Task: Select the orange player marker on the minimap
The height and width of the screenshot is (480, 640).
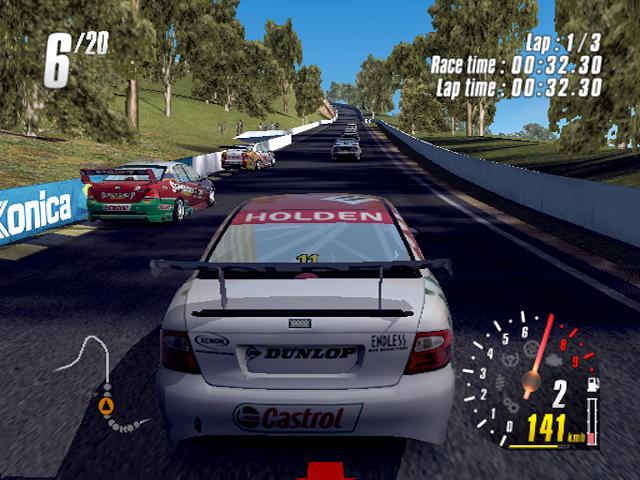Action: pyautogui.click(x=107, y=405)
